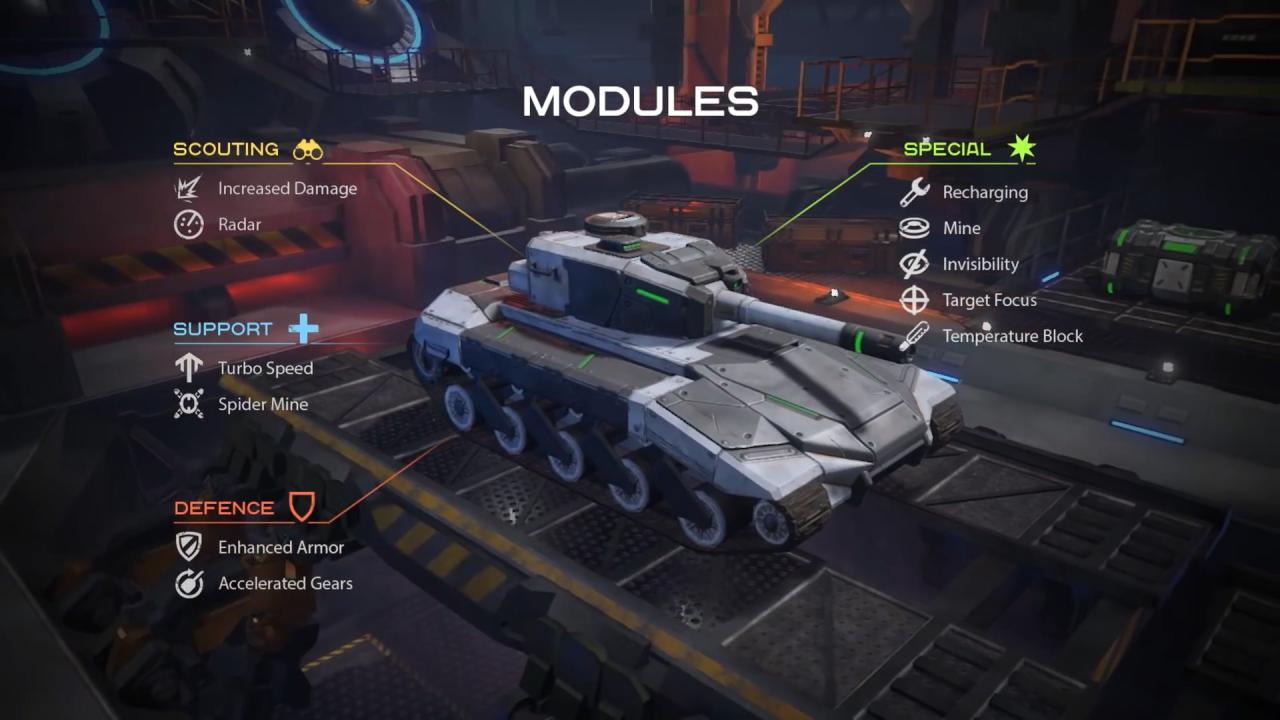The image size is (1280, 720).
Task: Open the Support category header
Action: (223, 329)
